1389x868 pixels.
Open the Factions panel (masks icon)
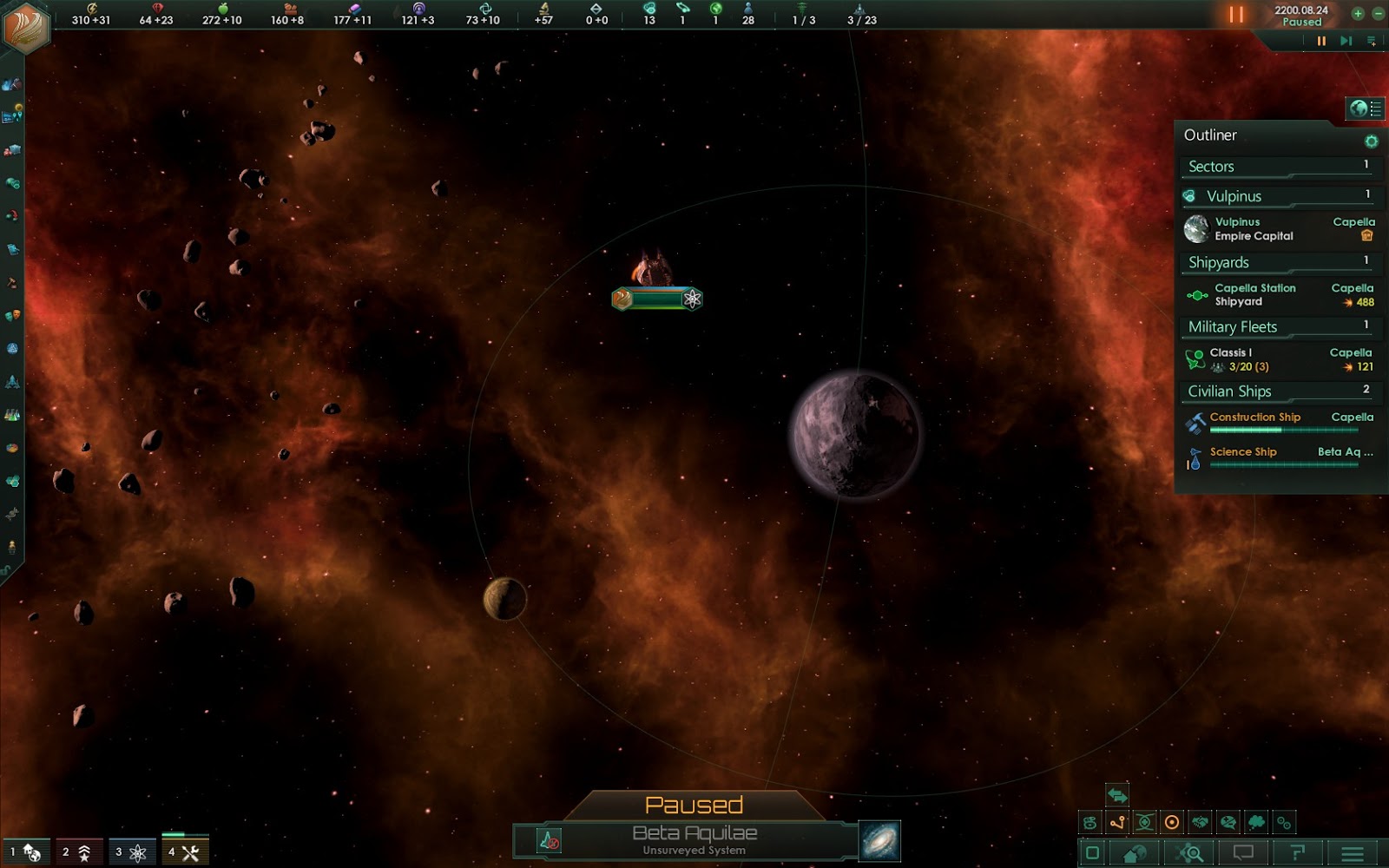(12, 316)
